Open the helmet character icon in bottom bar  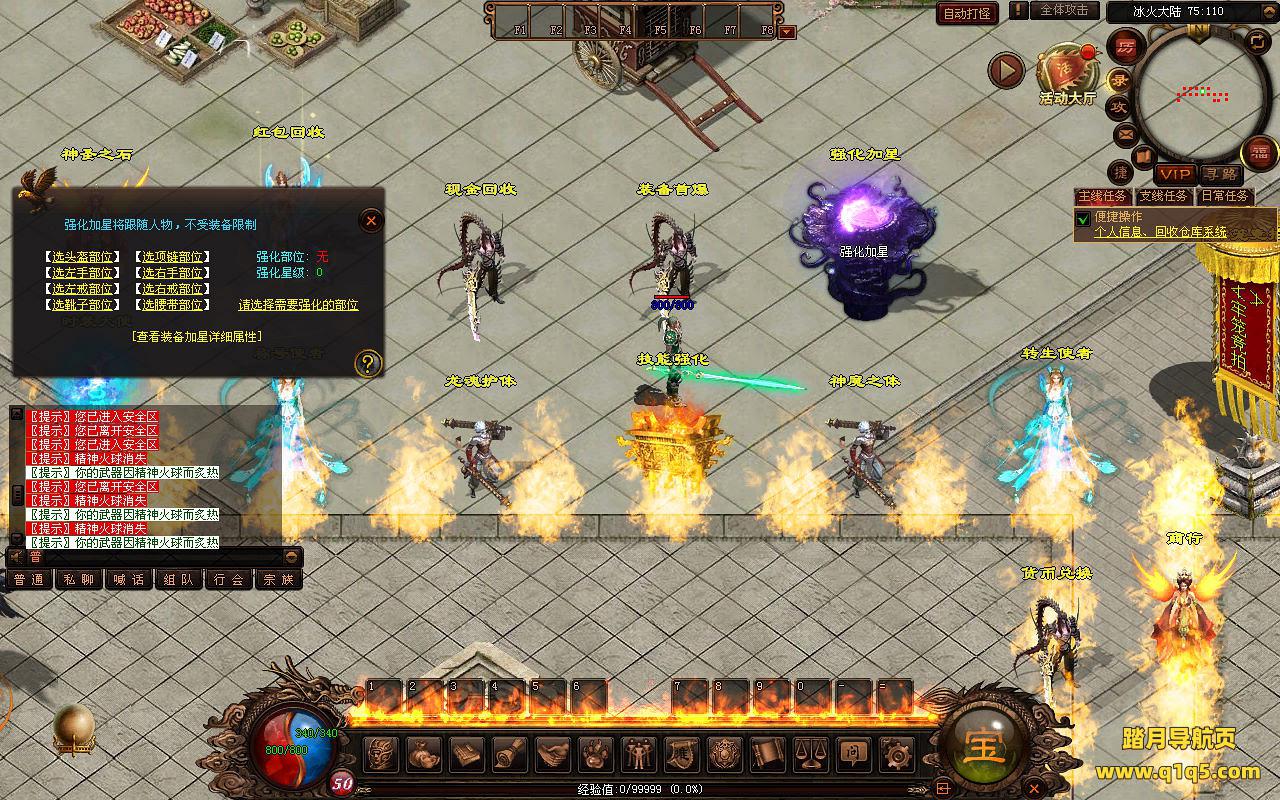coord(381,753)
